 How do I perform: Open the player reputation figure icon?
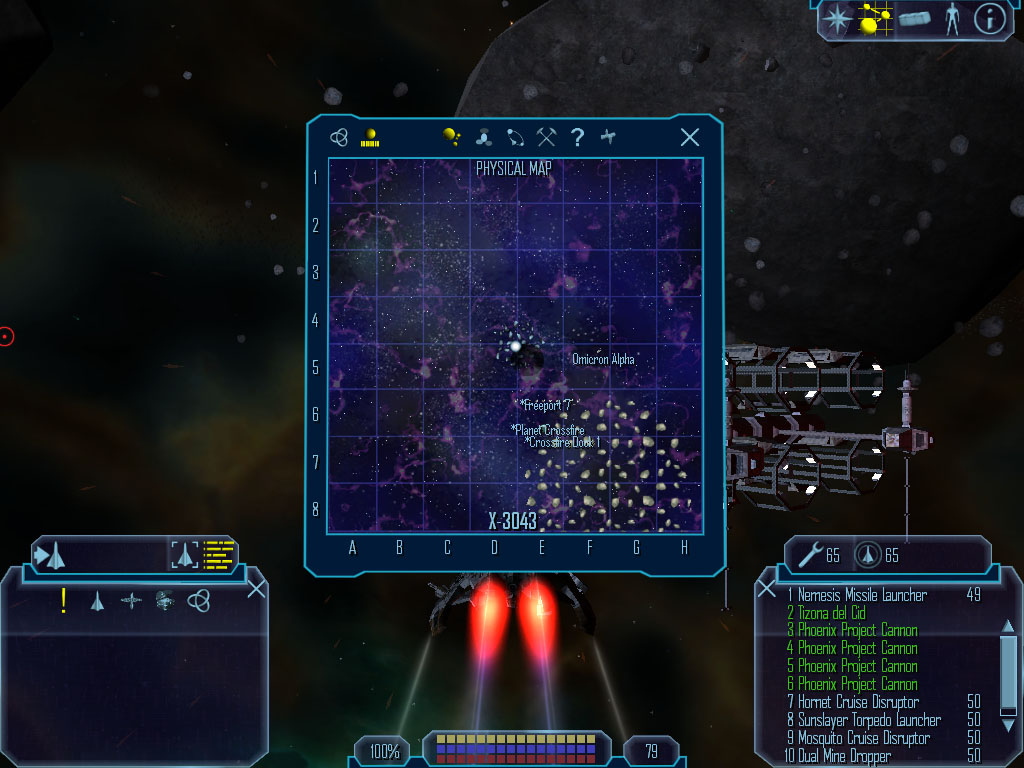click(951, 19)
